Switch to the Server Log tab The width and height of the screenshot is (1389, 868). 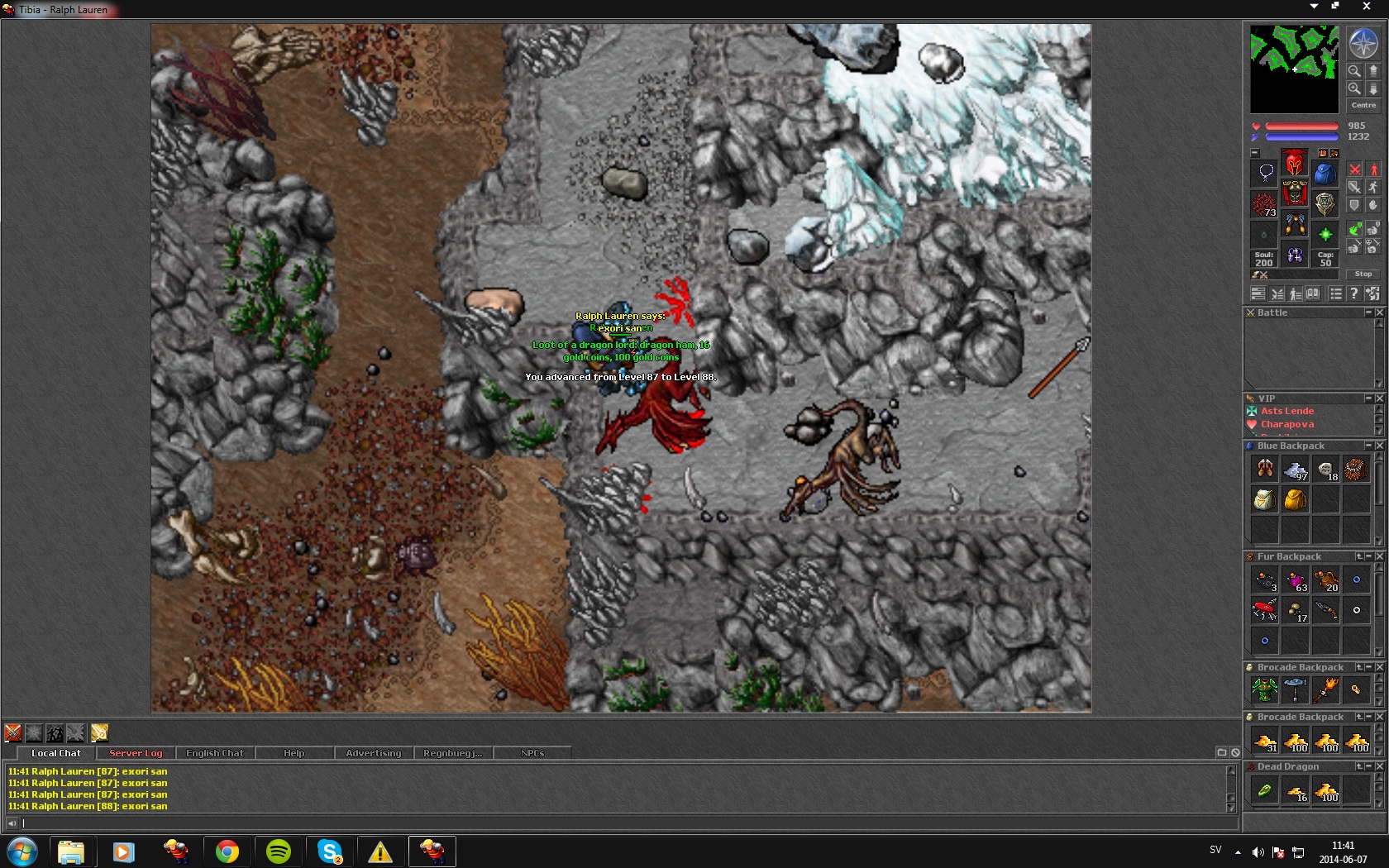click(136, 753)
